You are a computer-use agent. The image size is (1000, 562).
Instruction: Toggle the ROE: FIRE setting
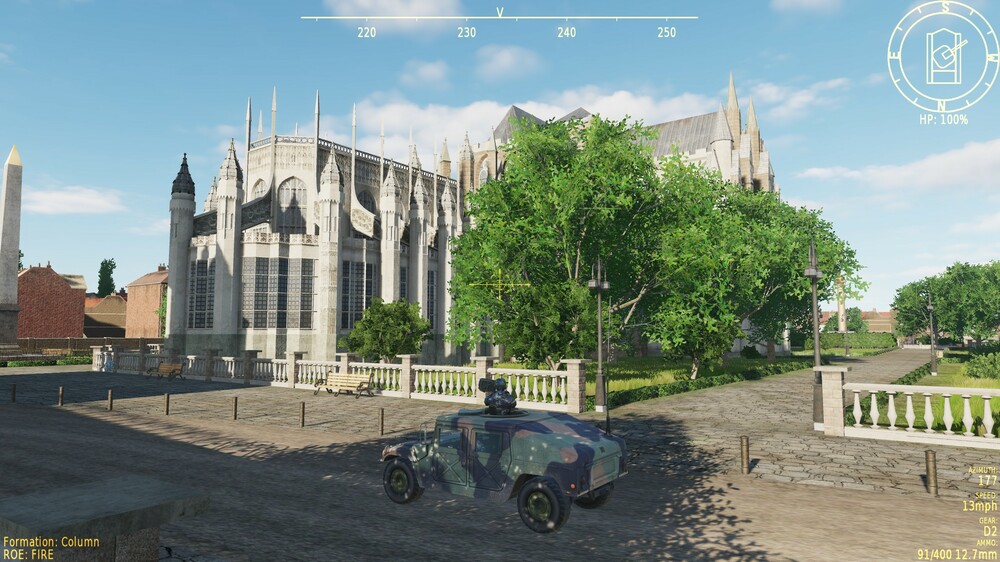click(30, 554)
